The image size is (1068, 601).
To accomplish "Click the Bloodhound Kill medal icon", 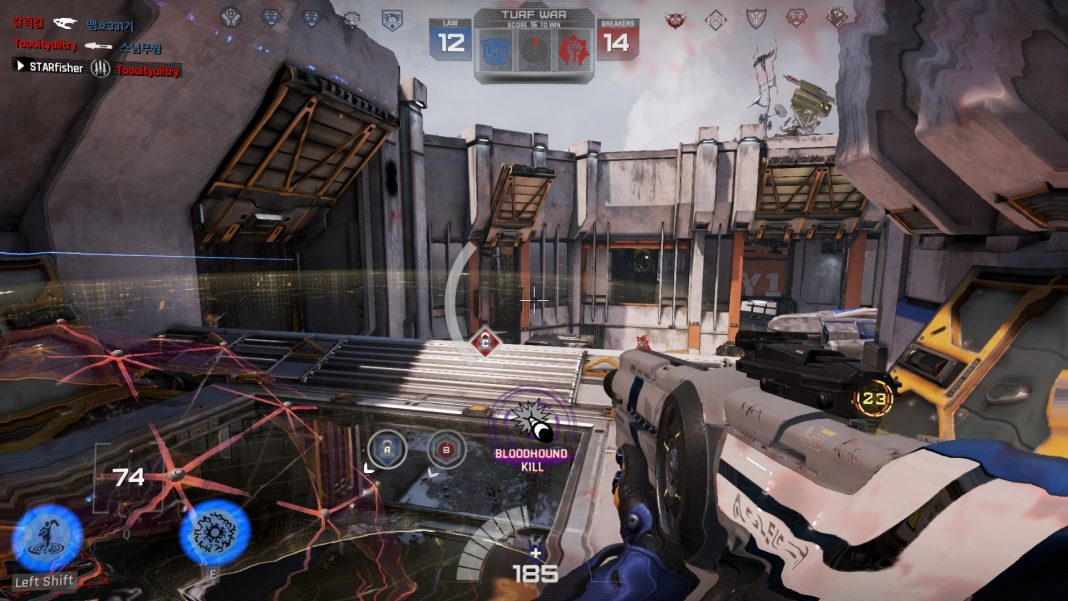I will pos(530,419).
